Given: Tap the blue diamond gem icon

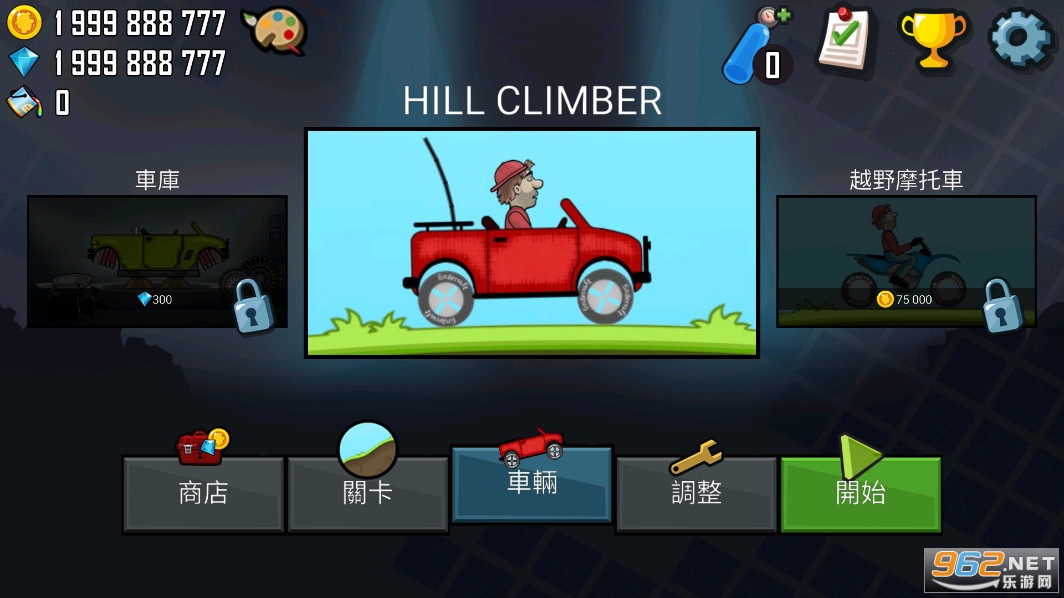Looking at the screenshot, I should (24, 62).
